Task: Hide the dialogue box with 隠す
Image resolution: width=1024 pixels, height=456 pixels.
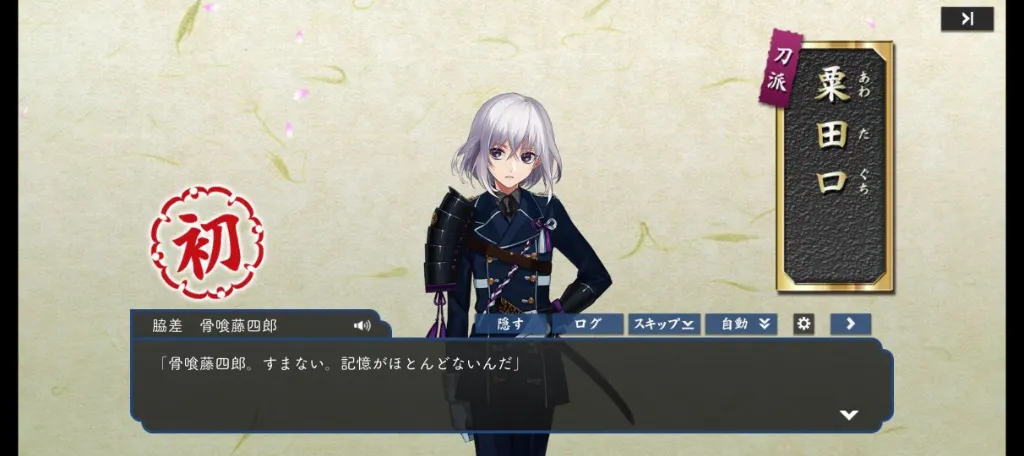Action: tap(513, 324)
